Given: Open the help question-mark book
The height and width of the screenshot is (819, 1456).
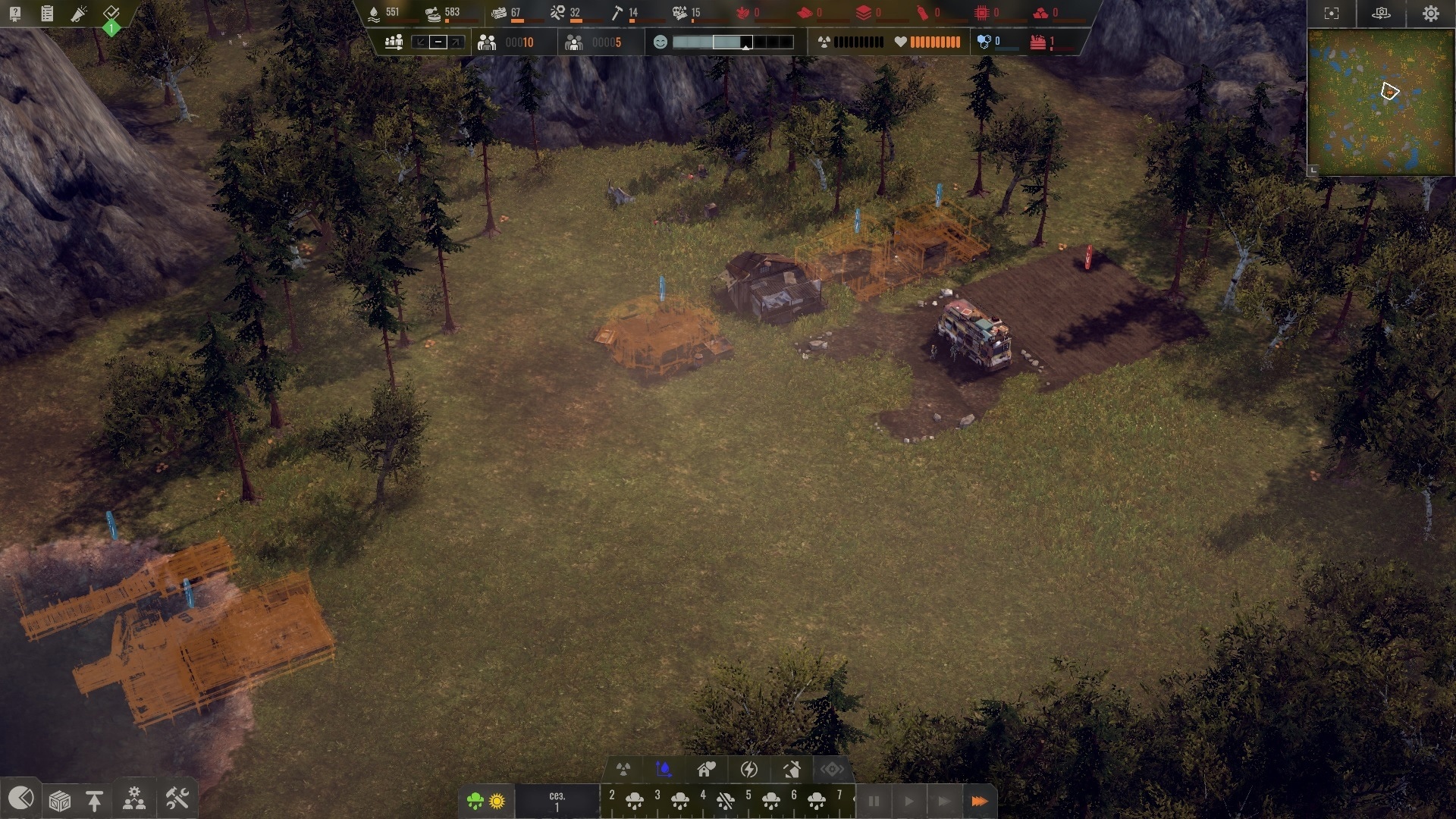Looking at the screenshot, I should point(15,14).
